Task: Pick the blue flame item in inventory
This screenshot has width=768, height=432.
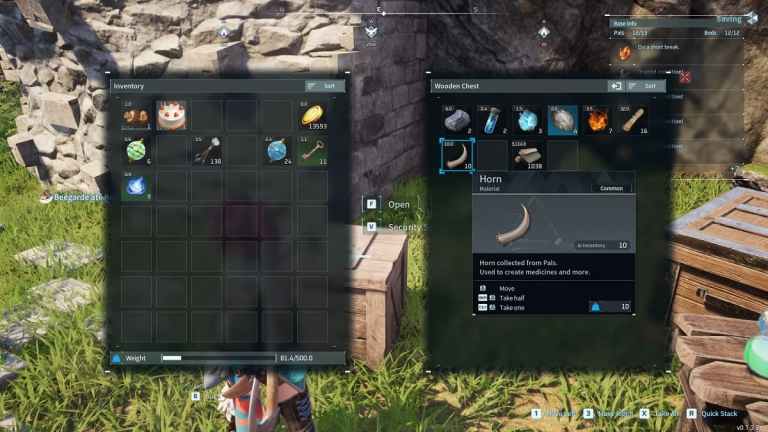Action: click(136, 185)
